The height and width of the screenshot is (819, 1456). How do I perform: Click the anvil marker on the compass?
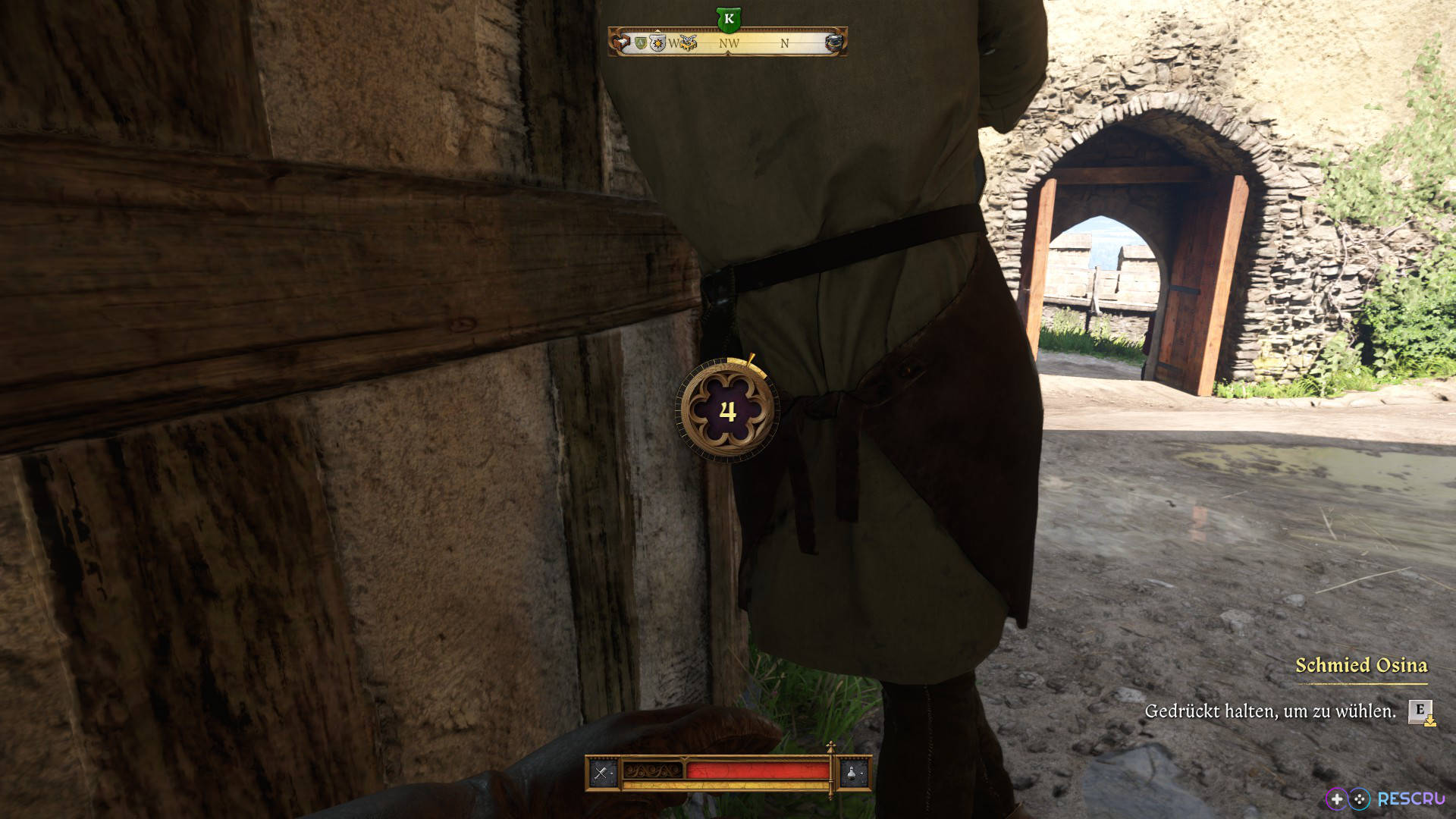(833, 43)
